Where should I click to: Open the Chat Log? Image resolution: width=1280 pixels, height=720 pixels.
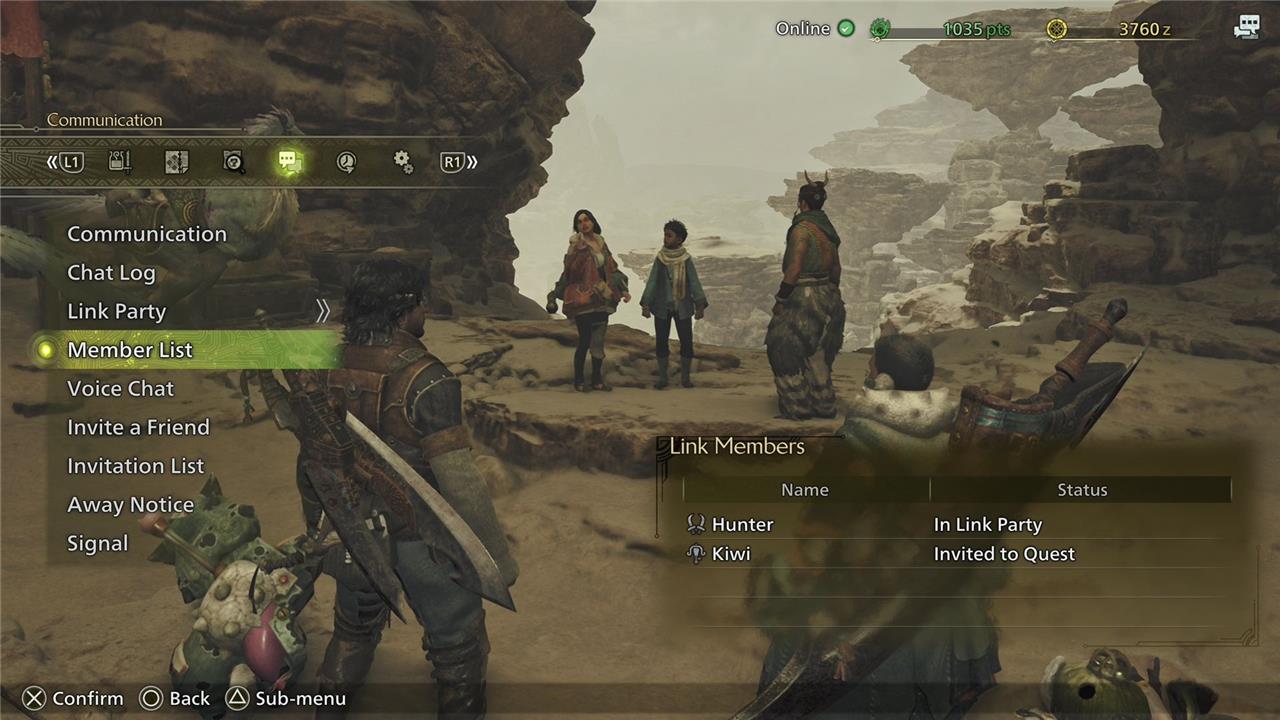[x=111, y=273]
